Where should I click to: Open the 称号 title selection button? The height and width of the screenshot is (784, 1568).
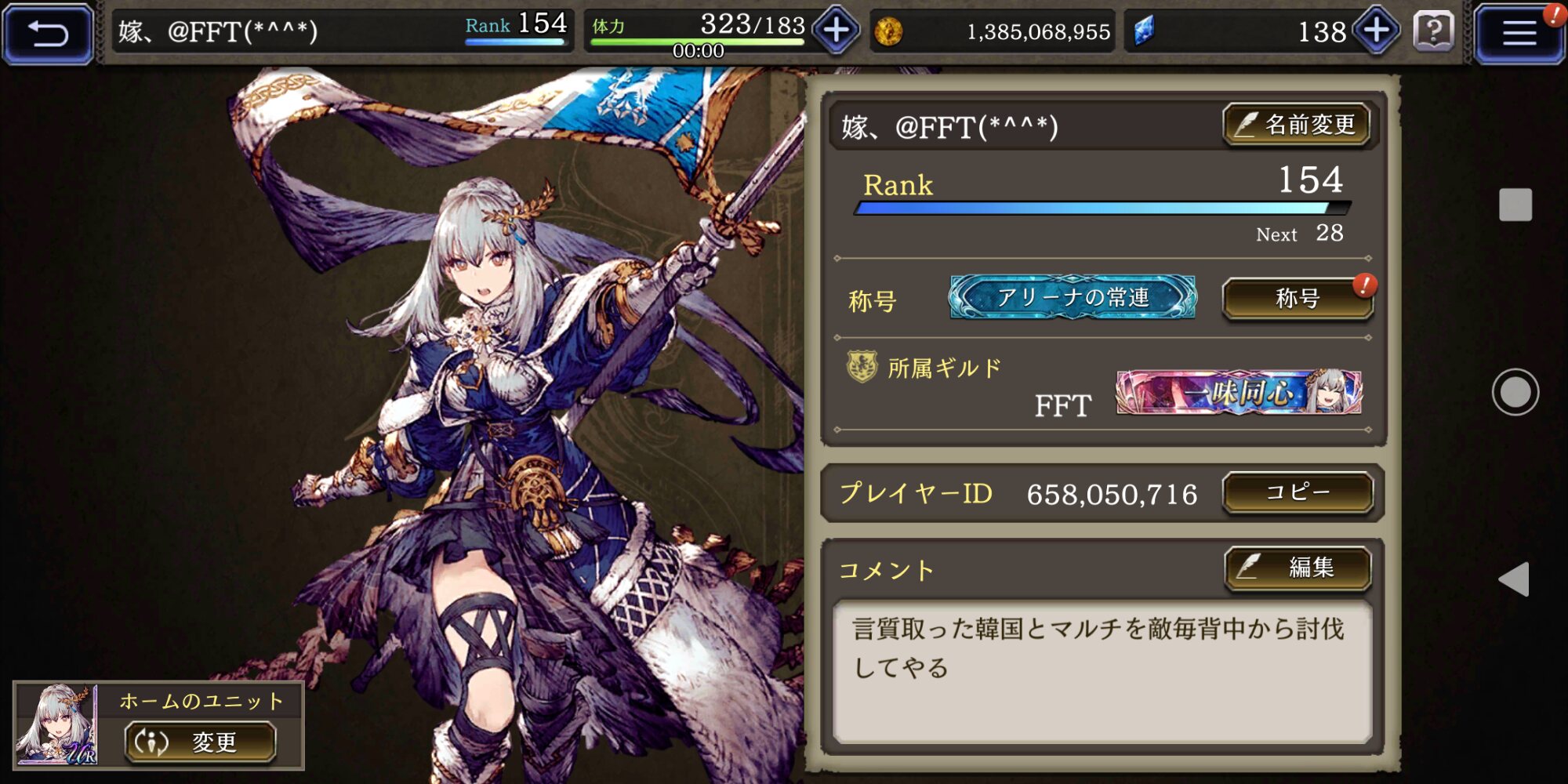pyautogui.click(x=1298, y=299)
